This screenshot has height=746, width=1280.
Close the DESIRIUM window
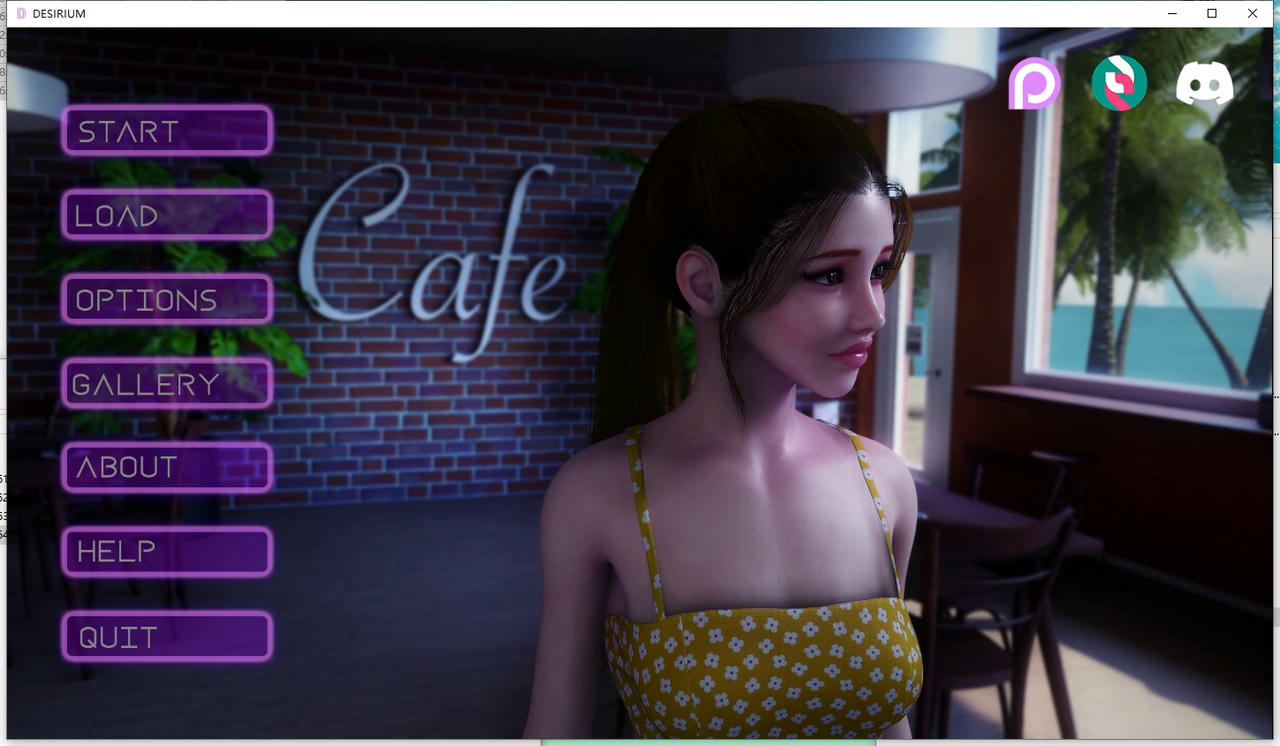pyautogui.click(x=1252, y=14)
